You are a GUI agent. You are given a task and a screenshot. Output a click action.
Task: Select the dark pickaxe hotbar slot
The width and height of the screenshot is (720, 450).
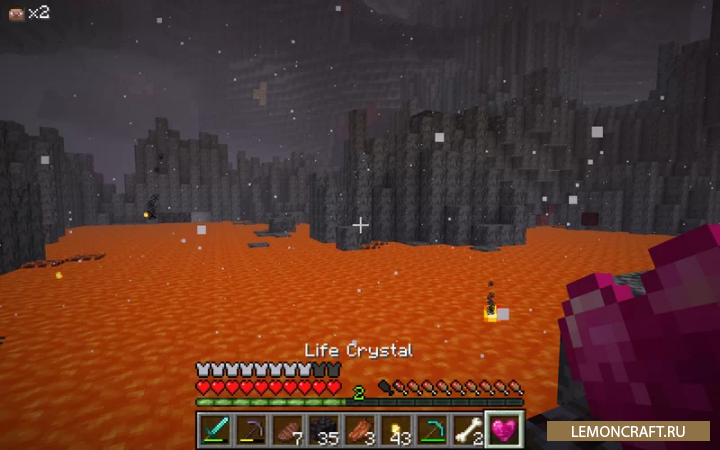(x=252, y=429)
